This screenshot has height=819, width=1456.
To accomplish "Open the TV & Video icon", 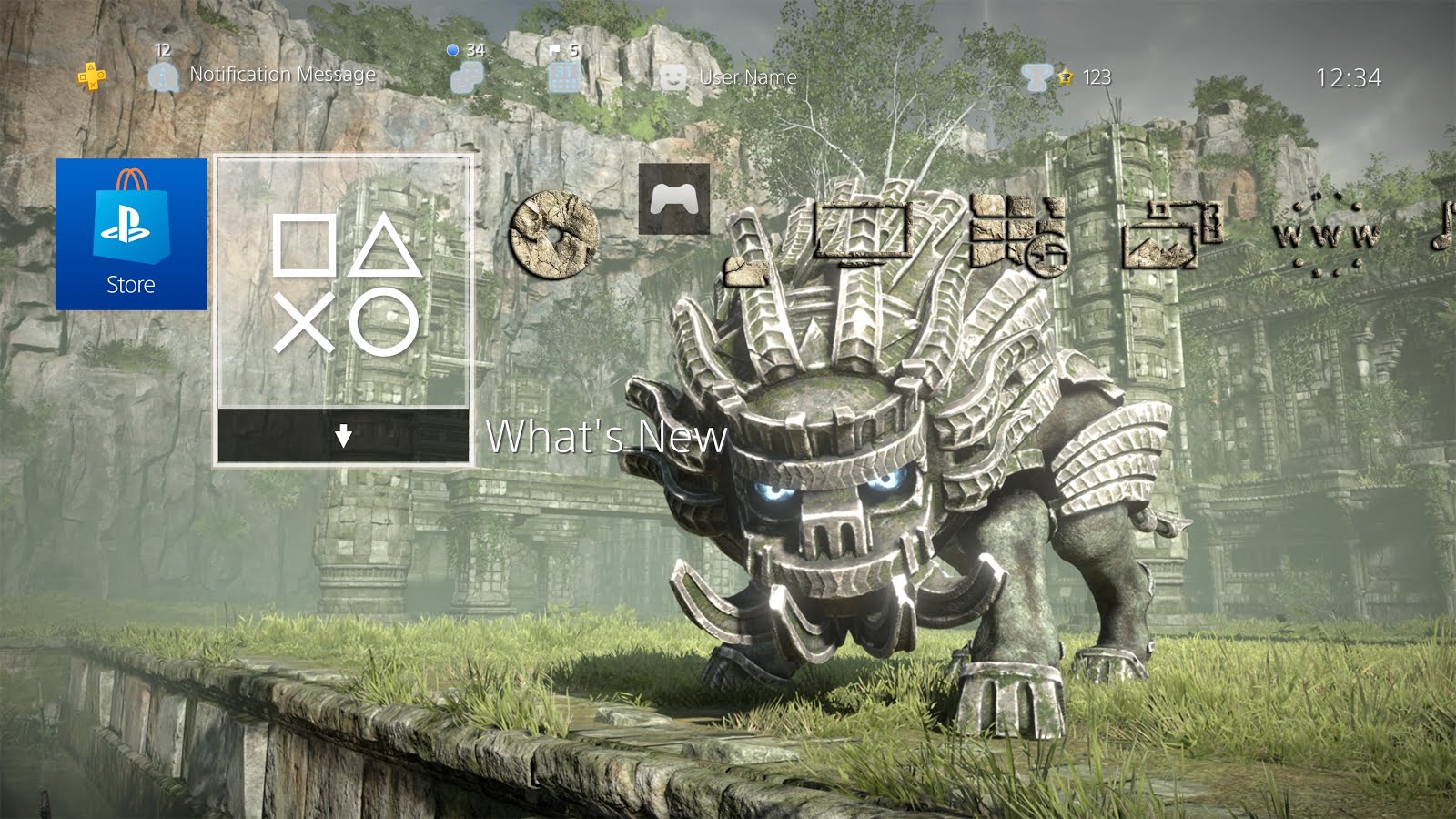I will pos(860,231).
